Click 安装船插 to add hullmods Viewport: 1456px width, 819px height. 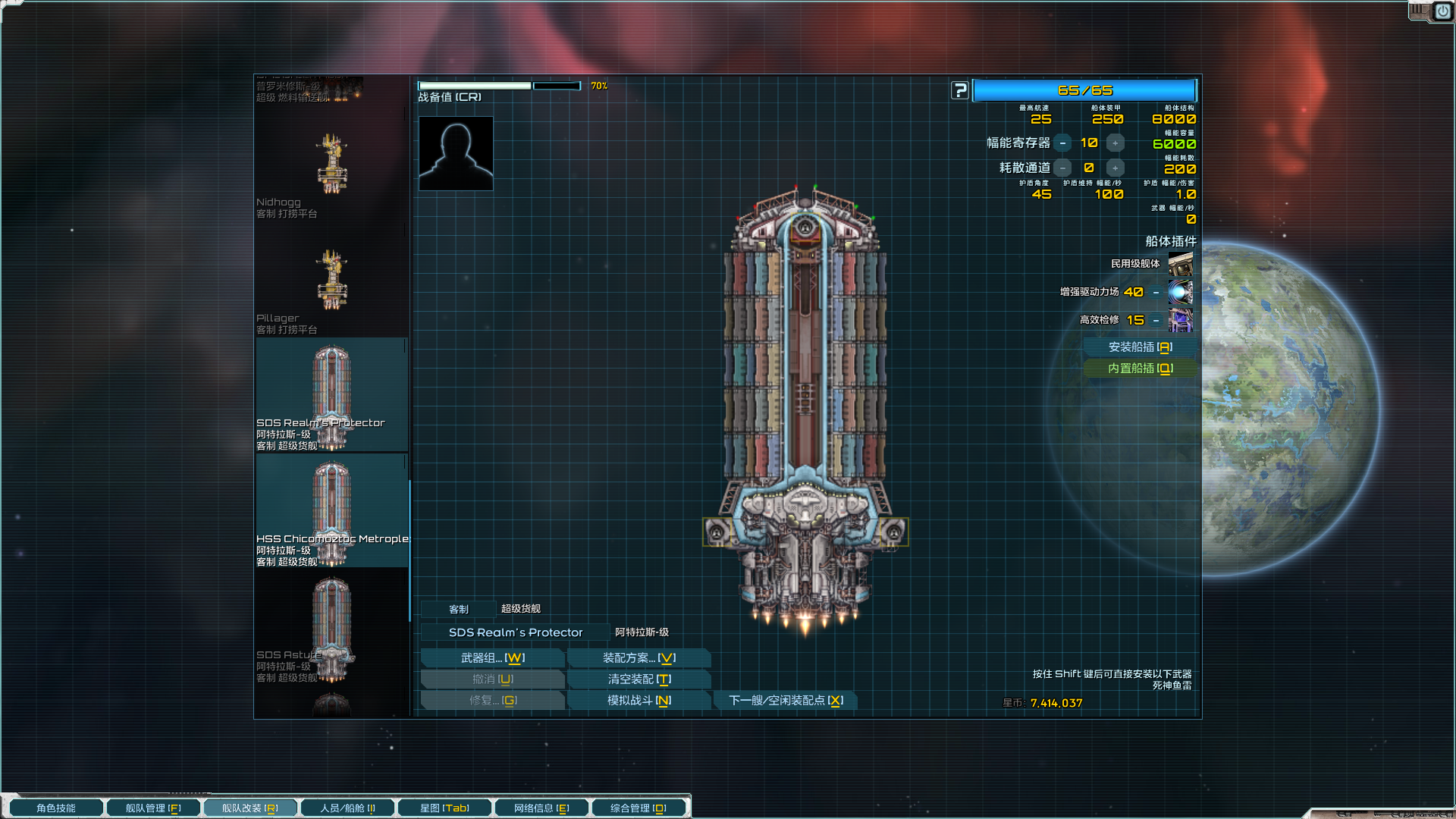point(1140,347)
